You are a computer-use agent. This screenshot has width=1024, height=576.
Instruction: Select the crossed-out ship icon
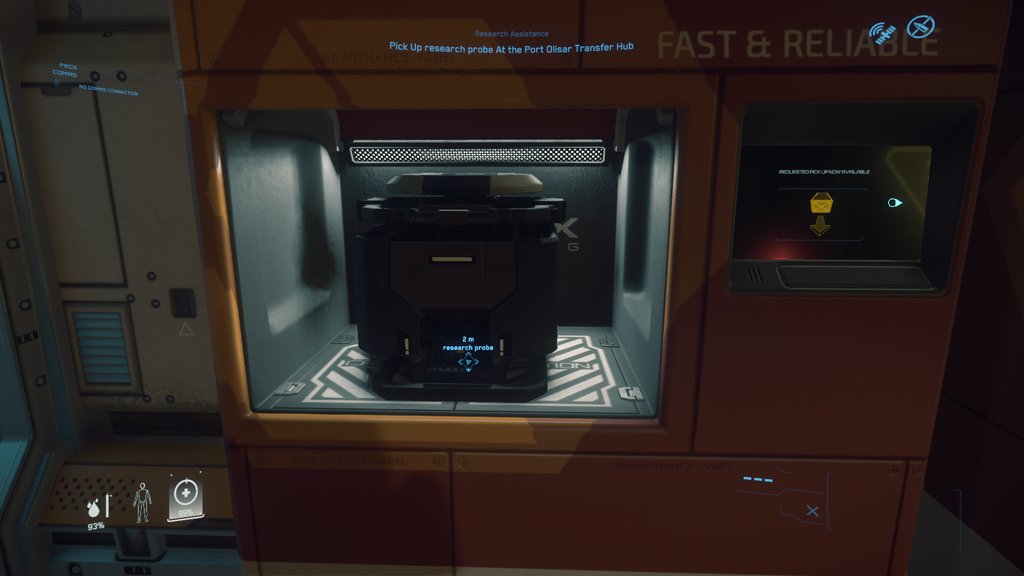(x=920, y=27)
